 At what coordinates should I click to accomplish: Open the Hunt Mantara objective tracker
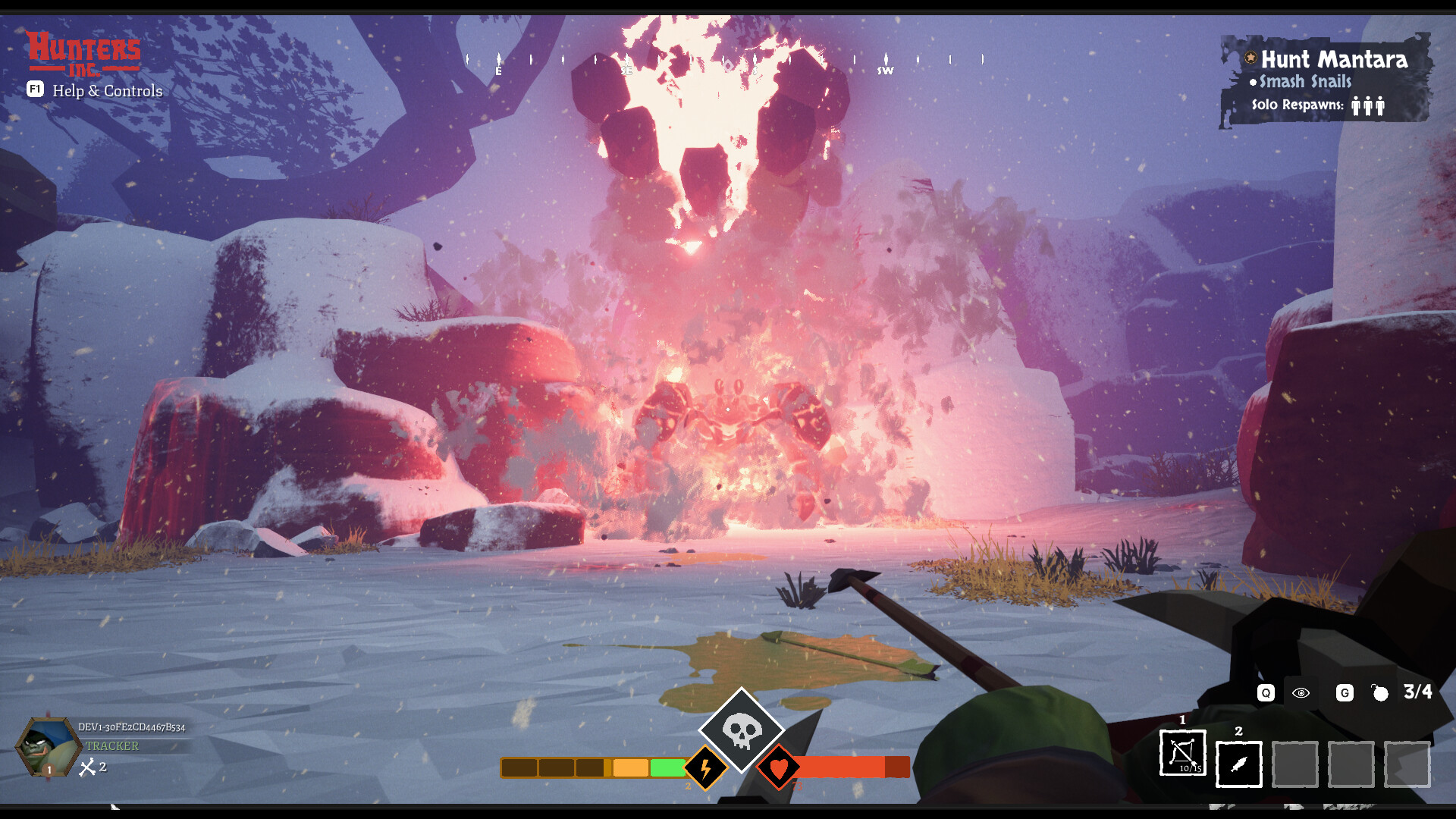(1333, 60)
